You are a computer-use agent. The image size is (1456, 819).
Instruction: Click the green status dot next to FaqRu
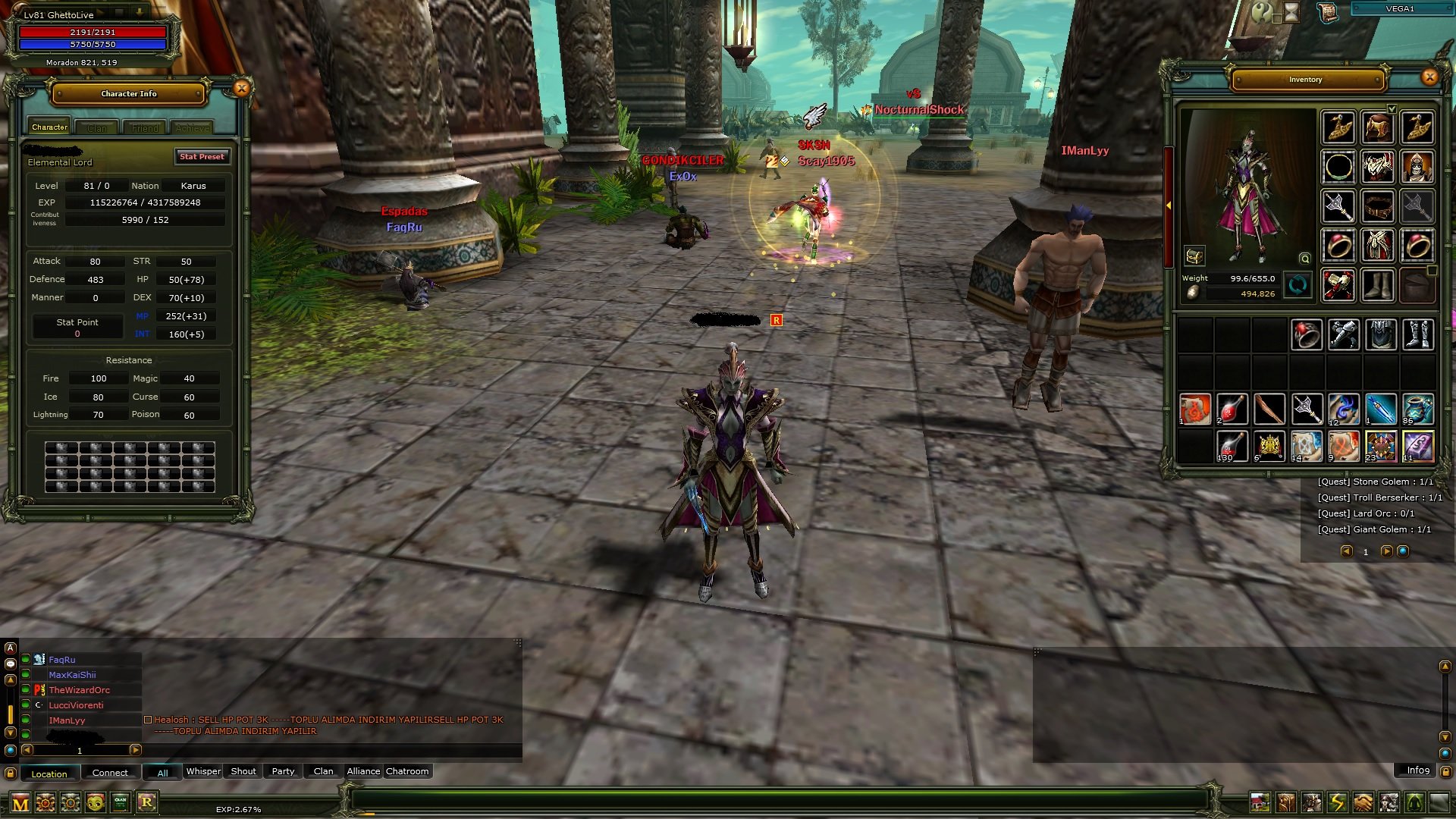[x=27, y=660]
